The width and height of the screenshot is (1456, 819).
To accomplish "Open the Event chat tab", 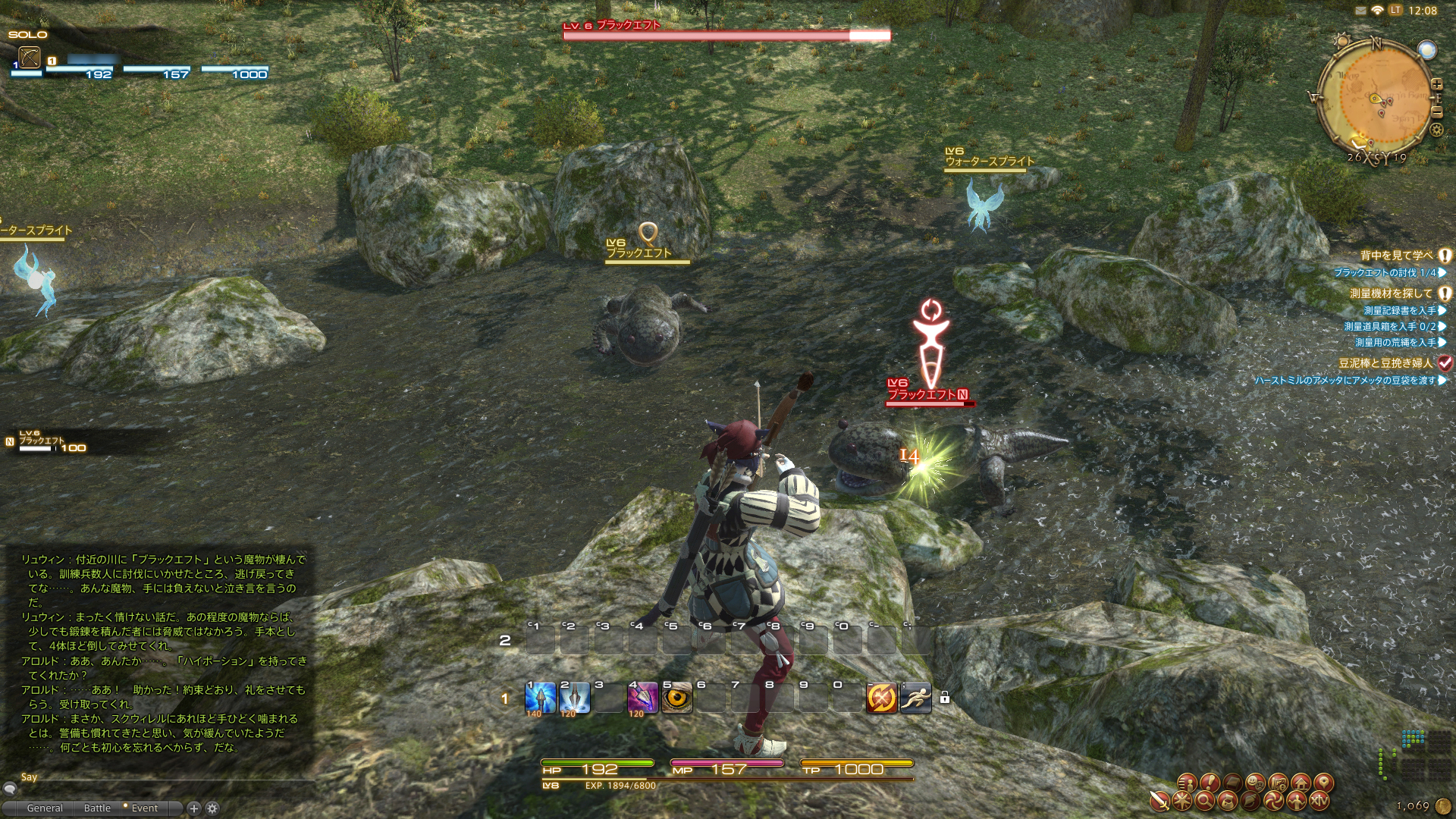I will 144,808.
